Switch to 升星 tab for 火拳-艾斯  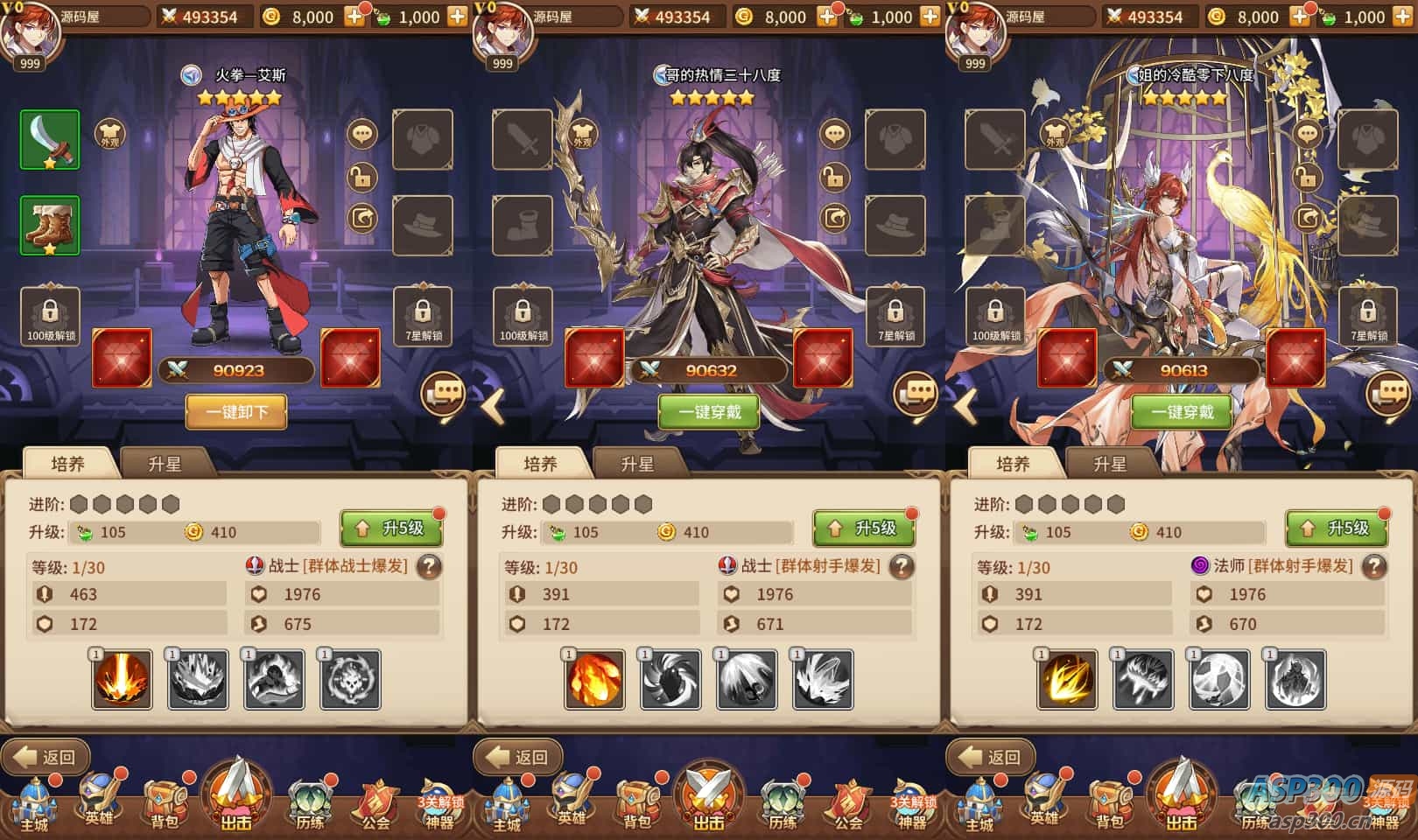pos(165,464)
